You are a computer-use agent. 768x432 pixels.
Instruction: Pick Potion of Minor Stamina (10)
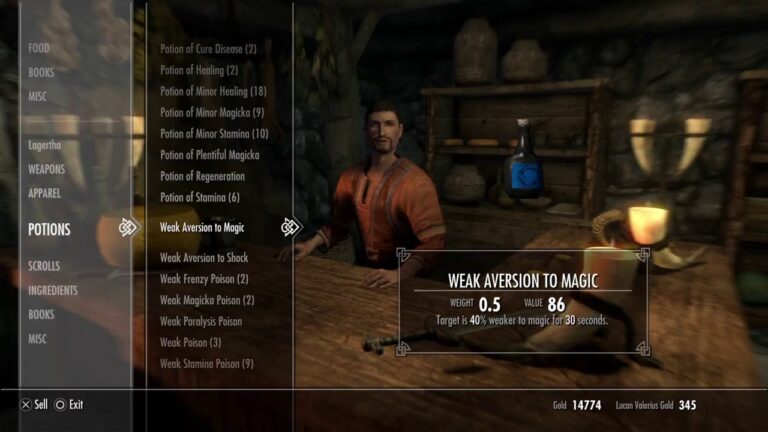point(214,134)
